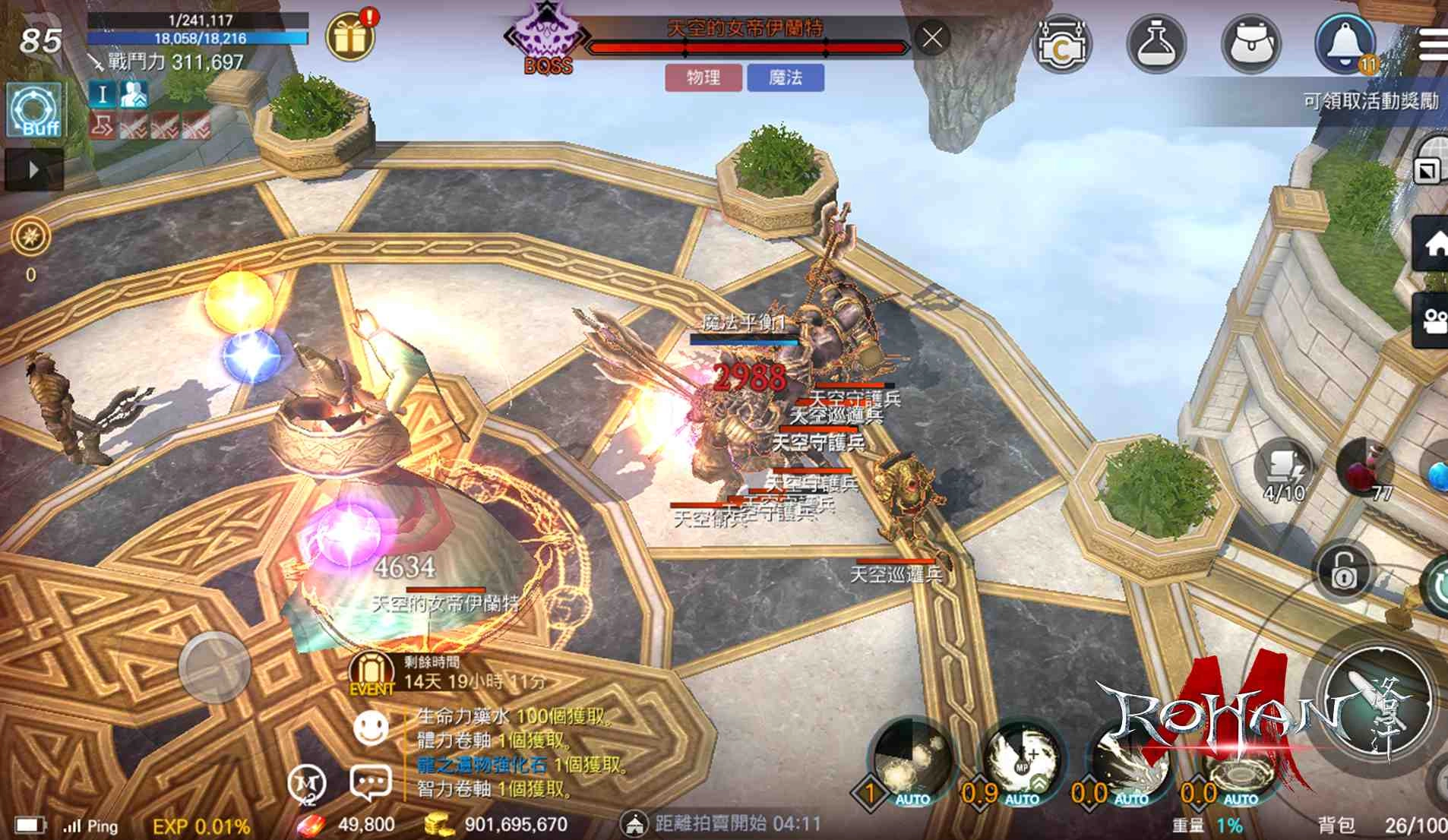Open the chat speech bubble

click(x=370, y=782)
